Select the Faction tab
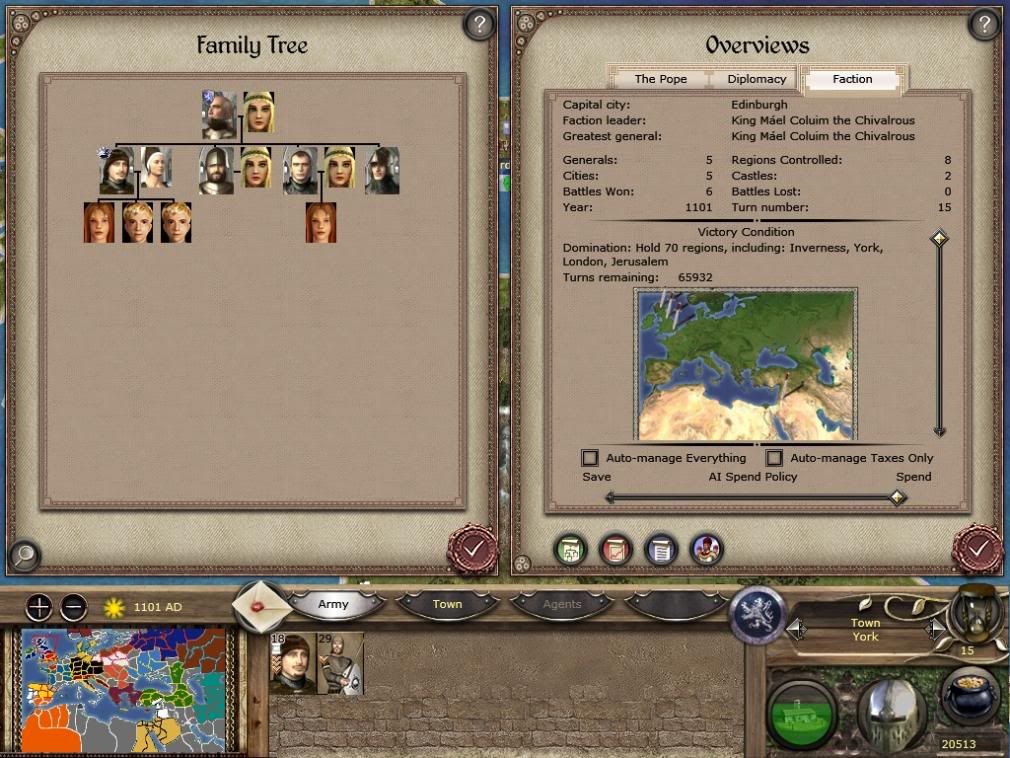1010x758 pixels. pos(852,79)
